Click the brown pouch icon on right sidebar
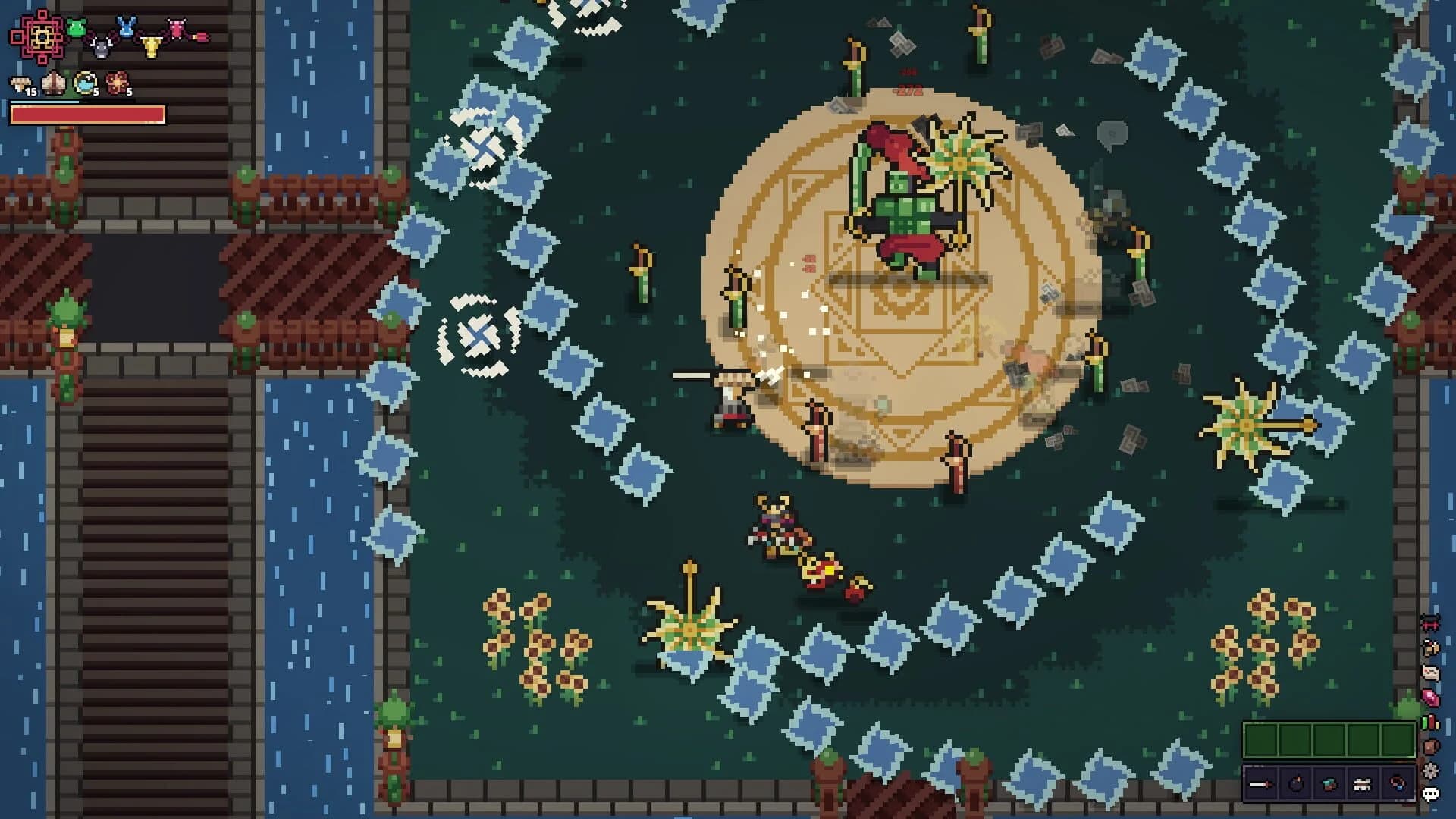This screenshot has height=819, width=1456. [x=1430, y=746]
